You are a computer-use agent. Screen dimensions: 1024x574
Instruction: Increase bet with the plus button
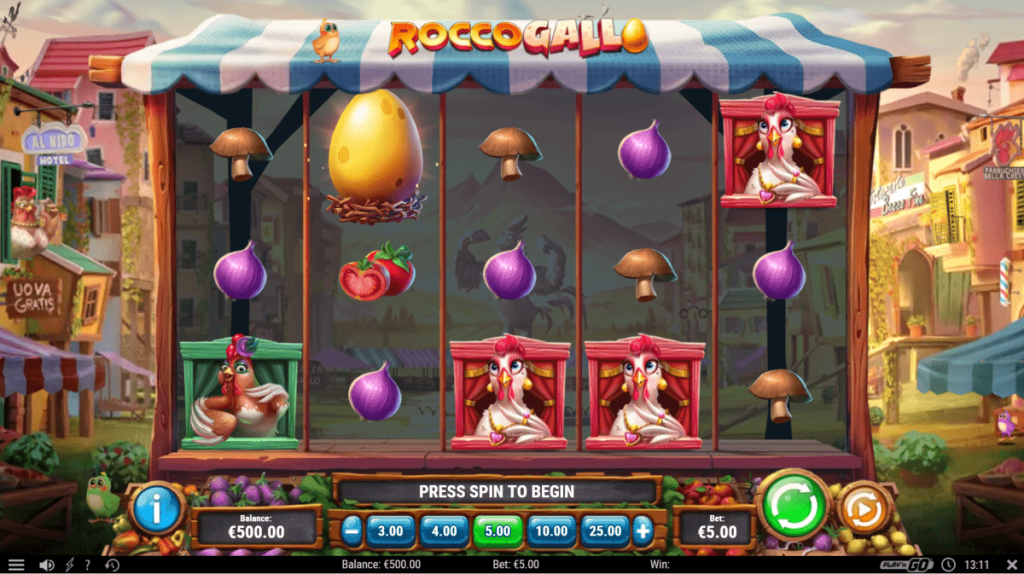coord(643,530)
